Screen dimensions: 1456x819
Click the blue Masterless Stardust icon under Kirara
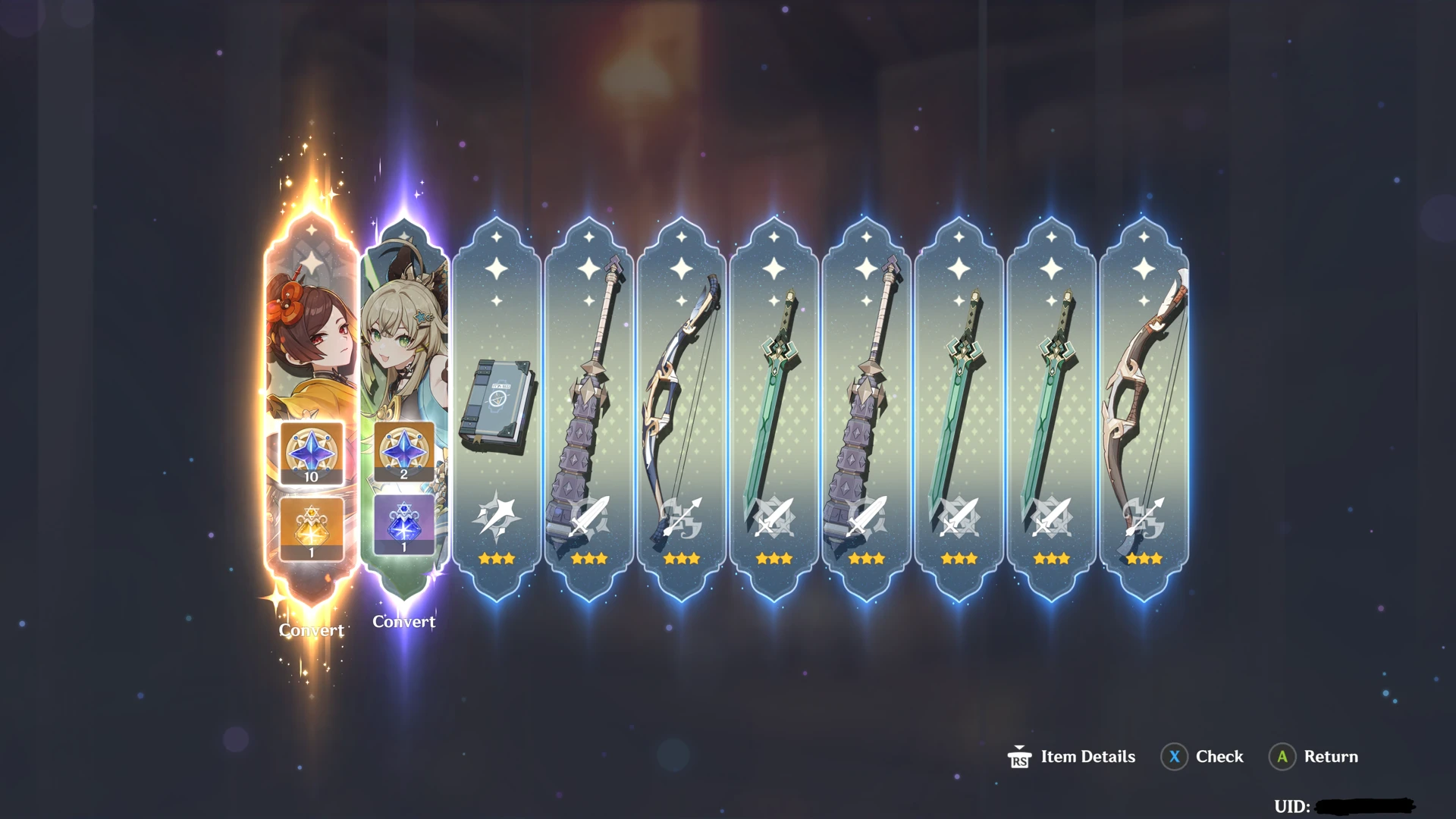coord(404,527)
